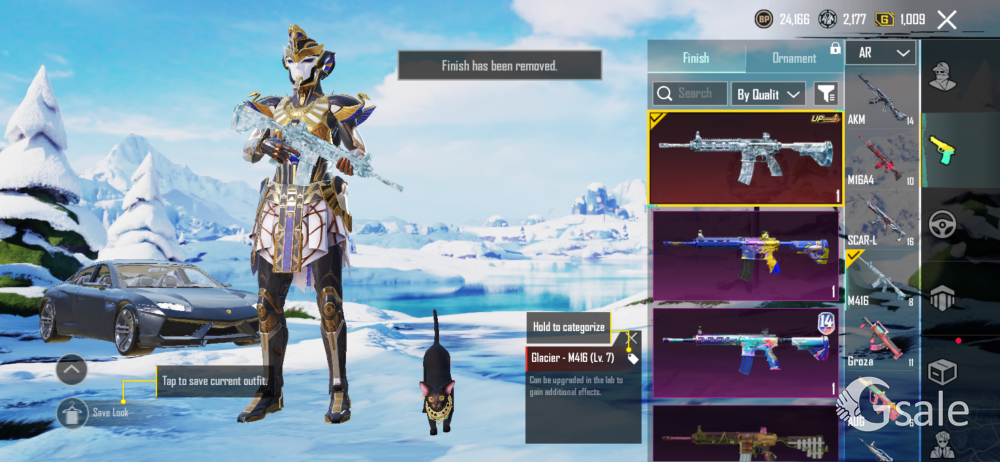
Task: Open the Ornament tab
Action: coord(794,58)
